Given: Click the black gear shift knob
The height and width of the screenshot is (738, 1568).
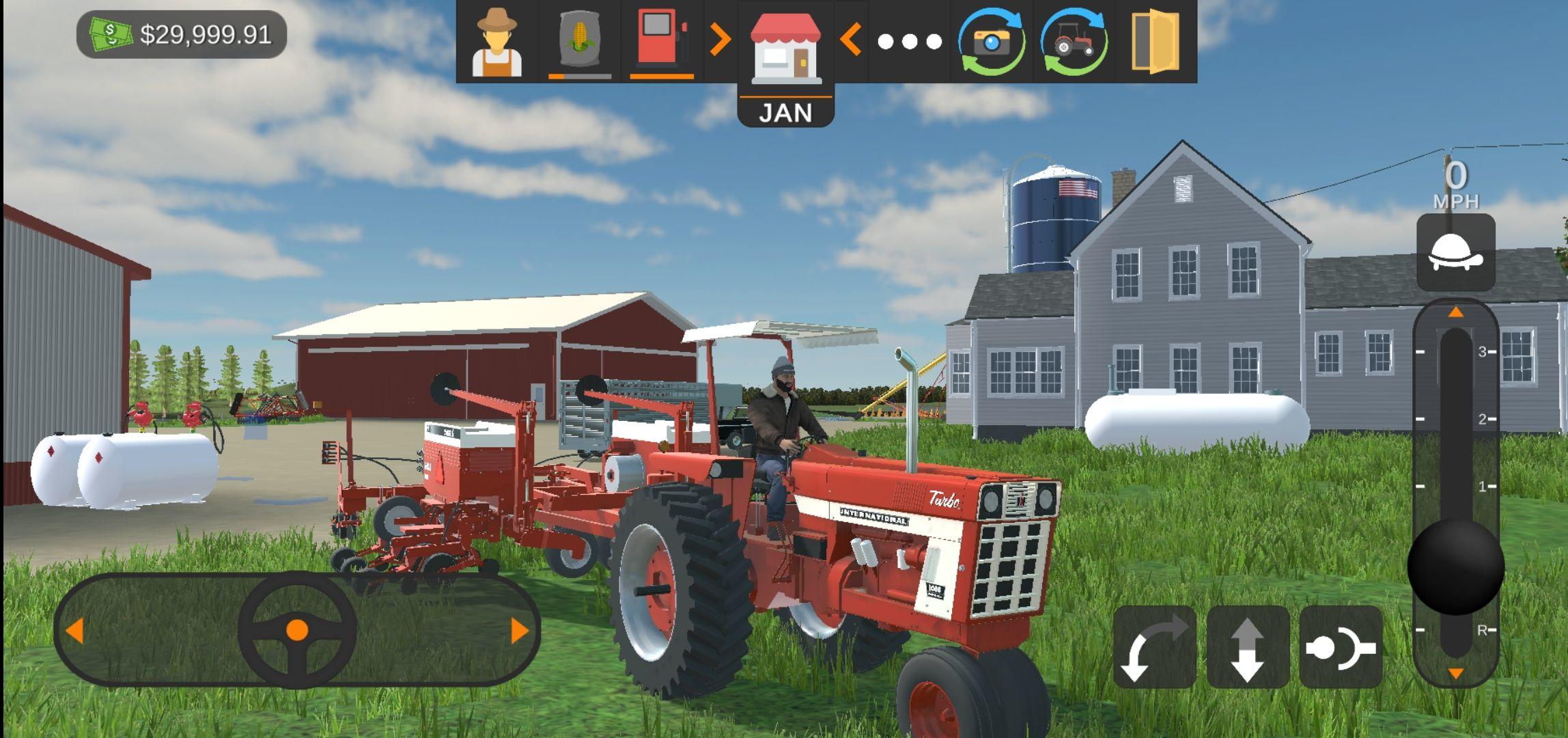Looking at the screenshot, I should (1455, 566).
